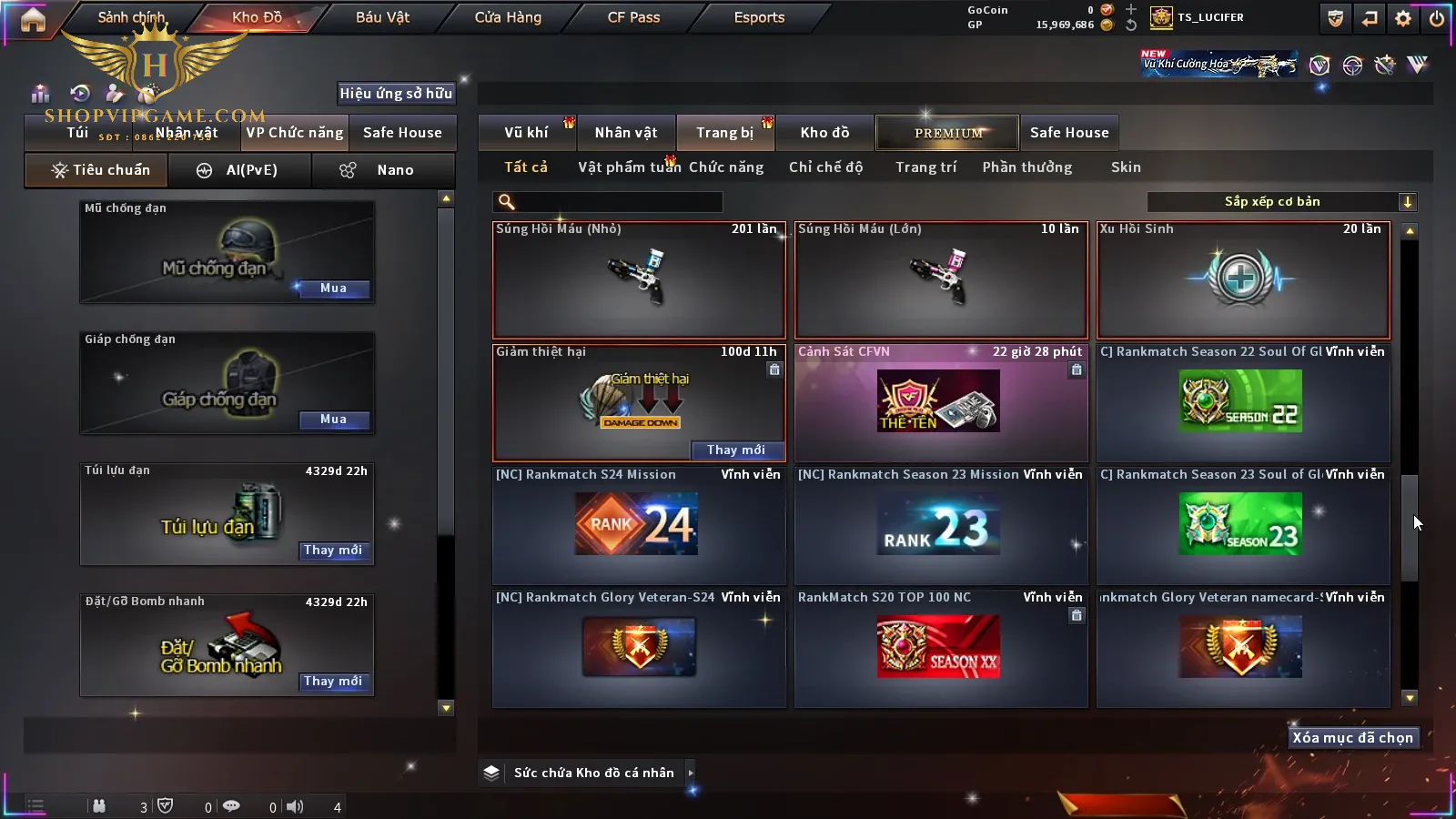Open the Cửa Hàng shop menu
Viewport: 1456px width, 819px height.
pos(508,17)
